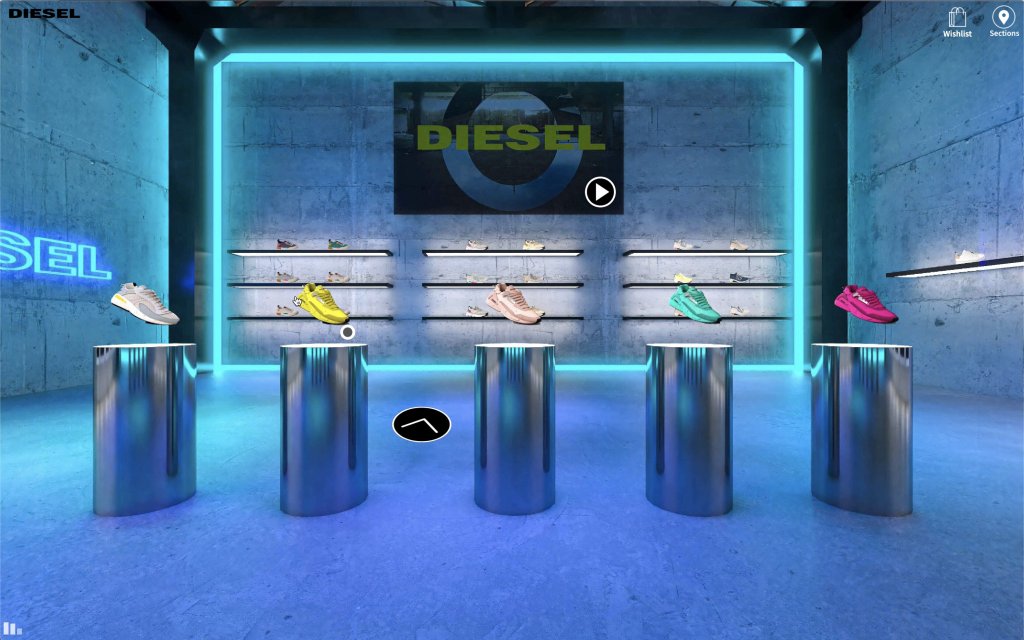Click the black floor navigation arrow
The image size is (1024, 640).
(421, 425)
